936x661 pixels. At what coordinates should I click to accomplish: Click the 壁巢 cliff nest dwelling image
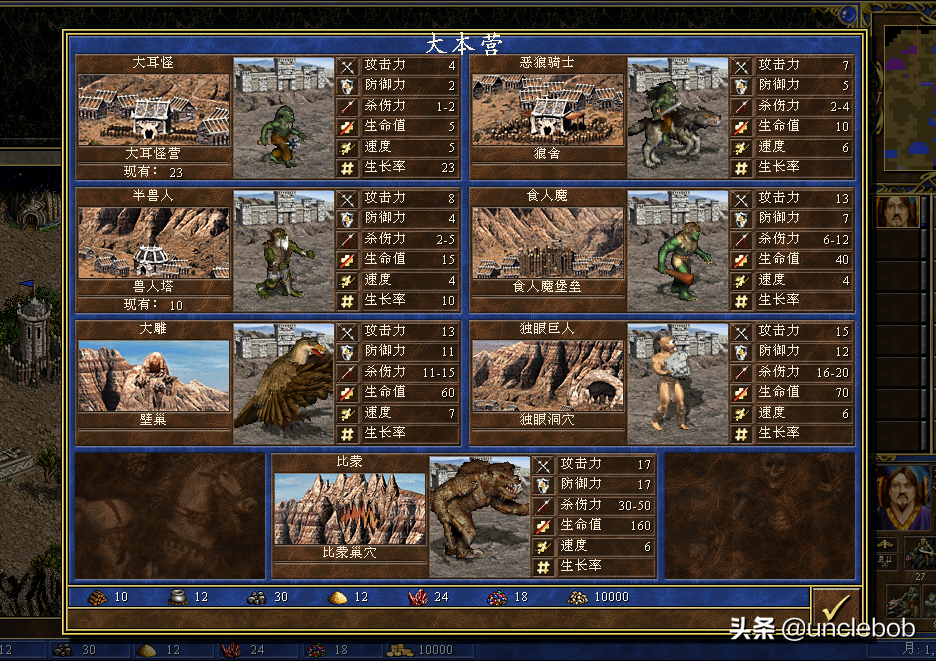pyautogui.click(x=154, y=375)
